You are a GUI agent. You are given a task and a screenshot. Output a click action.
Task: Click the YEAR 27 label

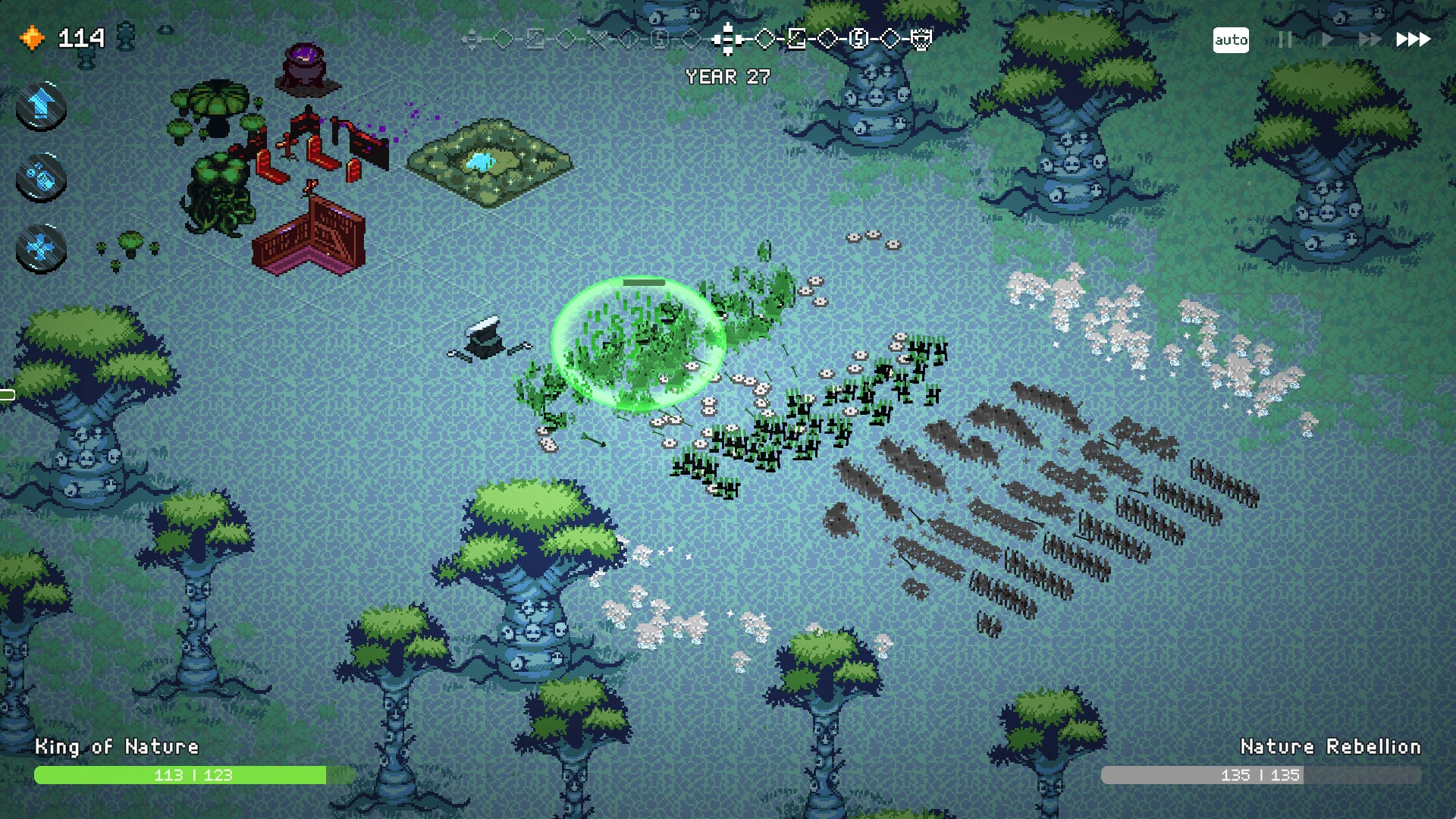(726, 77)
